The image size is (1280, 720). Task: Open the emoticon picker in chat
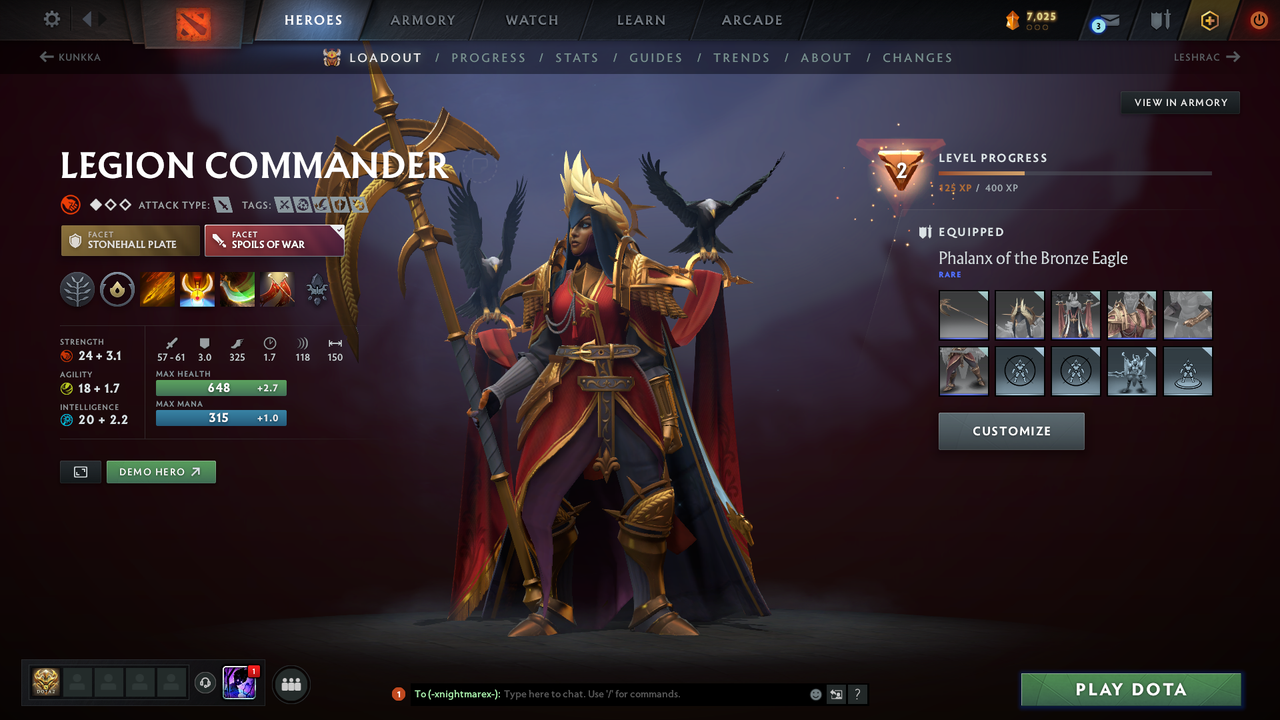tap(815, 694)
